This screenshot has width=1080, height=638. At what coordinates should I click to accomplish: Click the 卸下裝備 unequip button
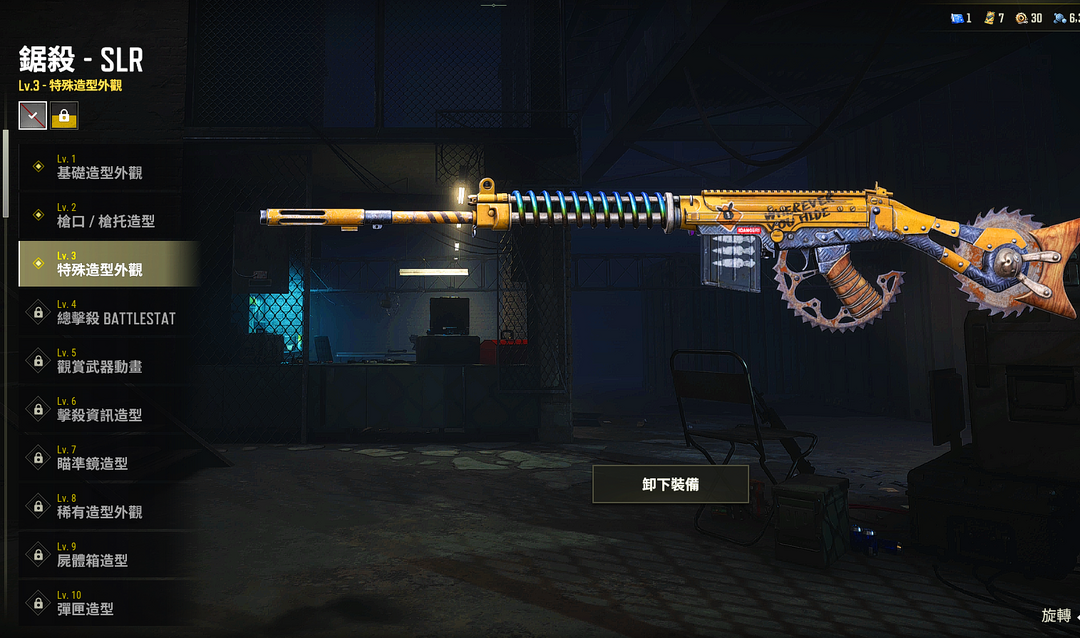(670, 484)
